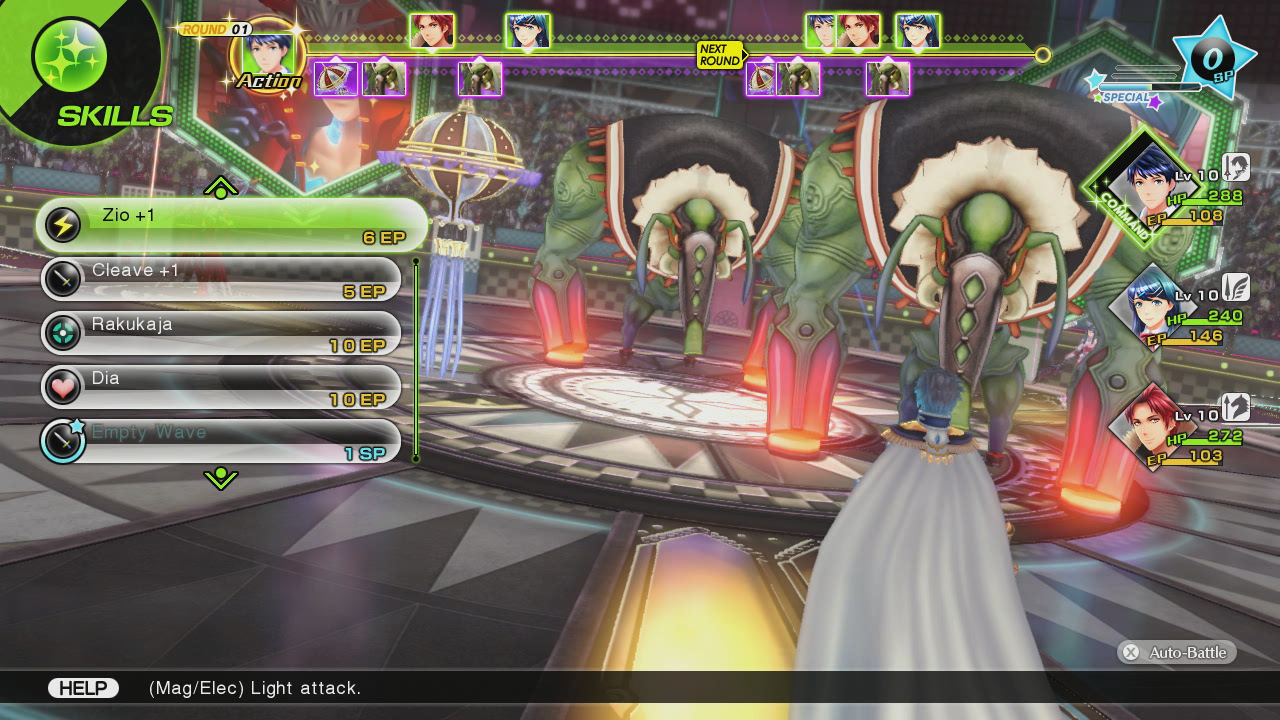This screenshot has width=1280, height=720.
Task: Choose the red-haired party member portrait
Action: (x=1150, y=424)
